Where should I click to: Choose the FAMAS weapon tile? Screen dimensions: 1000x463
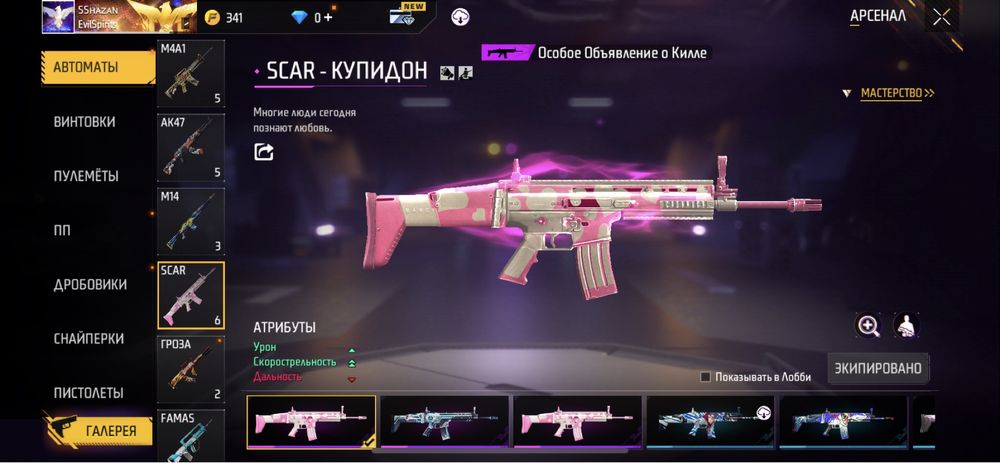tap(190, 435)
